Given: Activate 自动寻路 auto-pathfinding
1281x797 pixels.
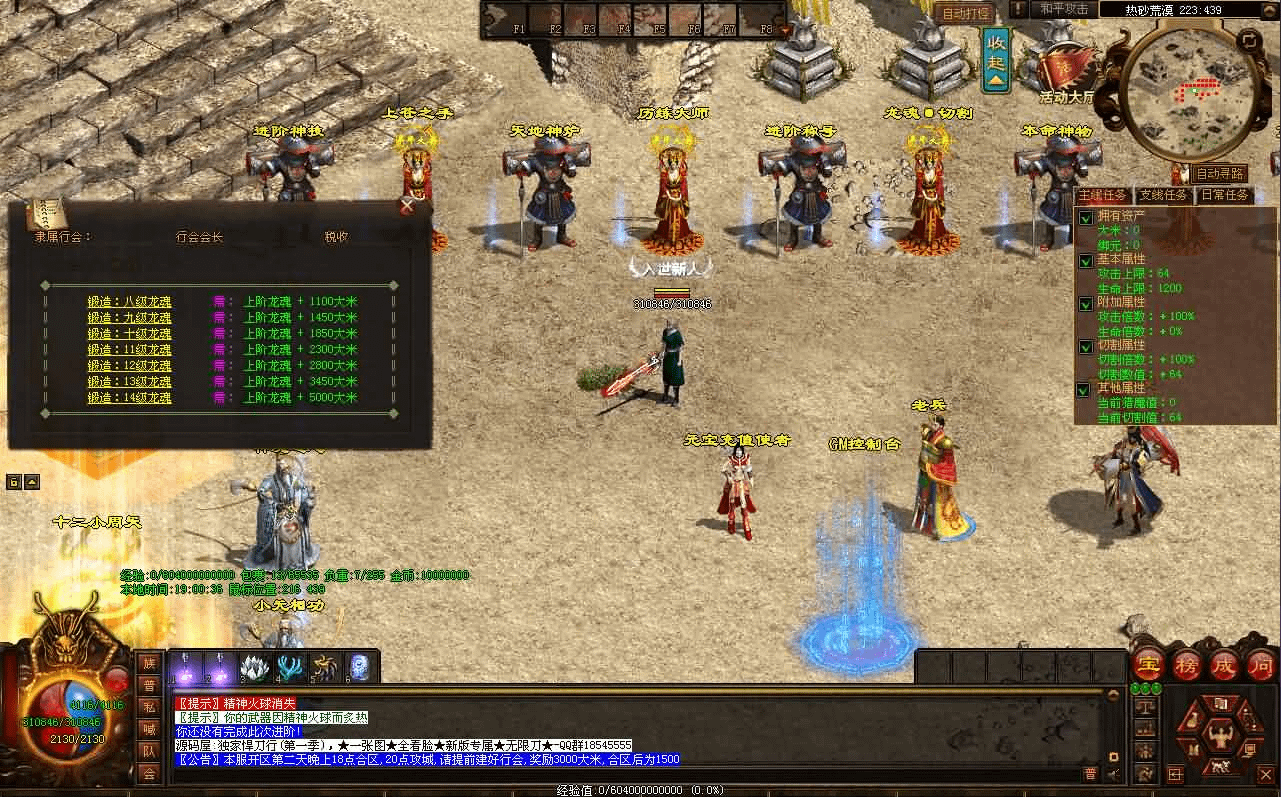Looking at the screenshot, I should click(1221, 174).
